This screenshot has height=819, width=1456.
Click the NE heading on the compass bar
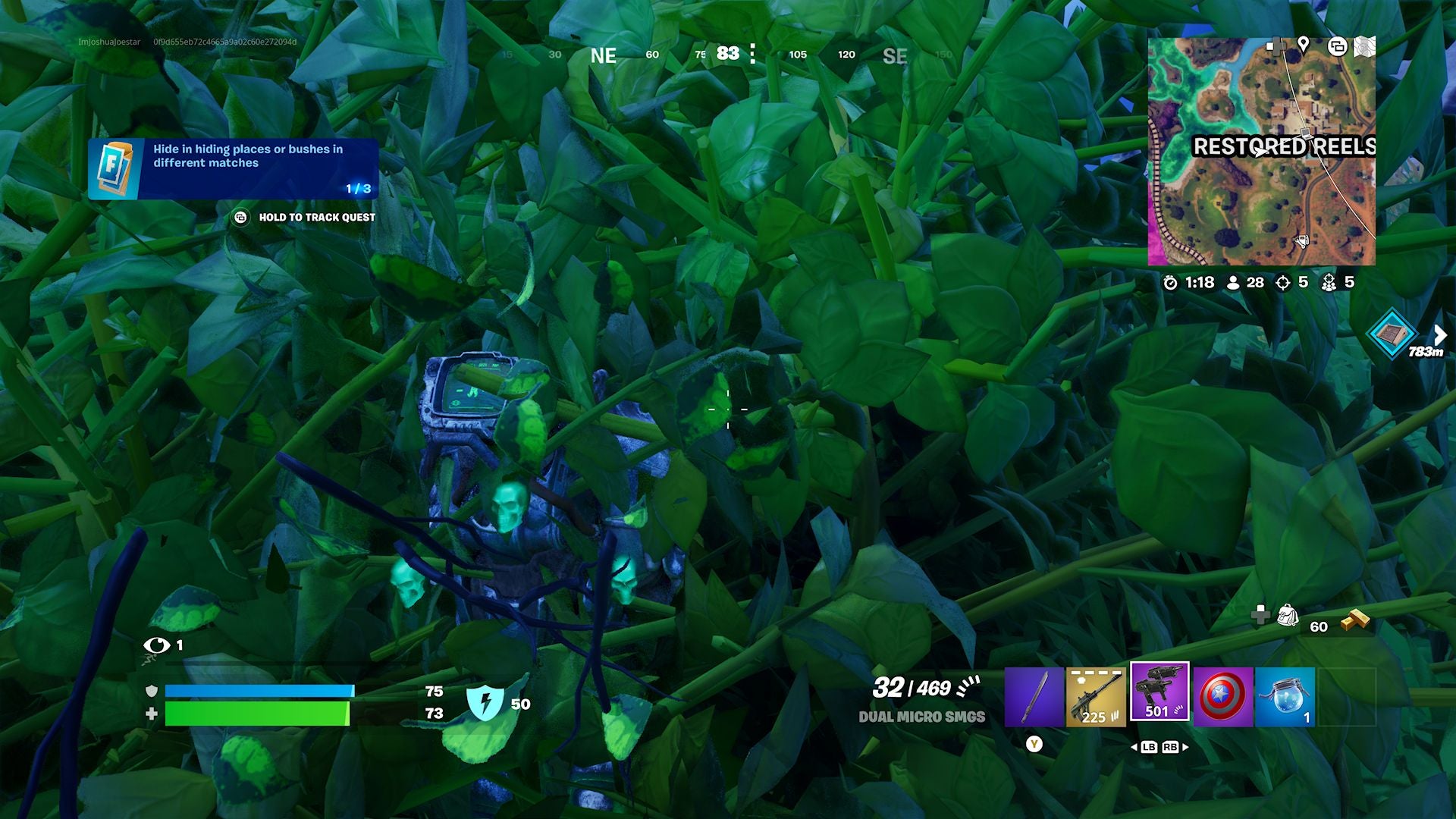[603, 55]
